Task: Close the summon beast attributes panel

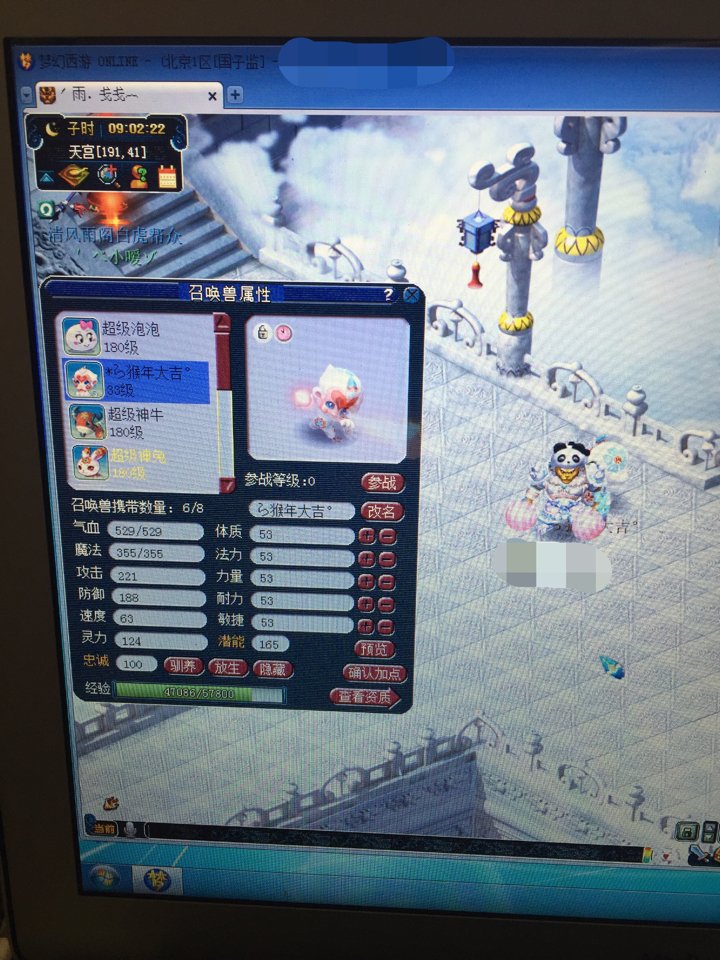Action: pyautogui.click(x=411, y=295)
